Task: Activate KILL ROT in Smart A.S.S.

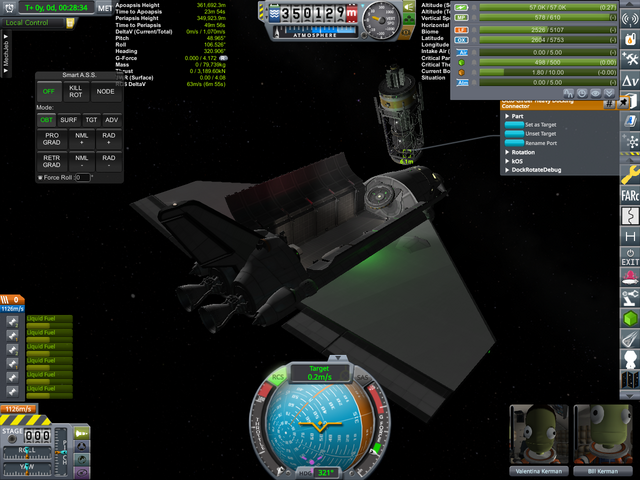Action: [x=77, y=92]
